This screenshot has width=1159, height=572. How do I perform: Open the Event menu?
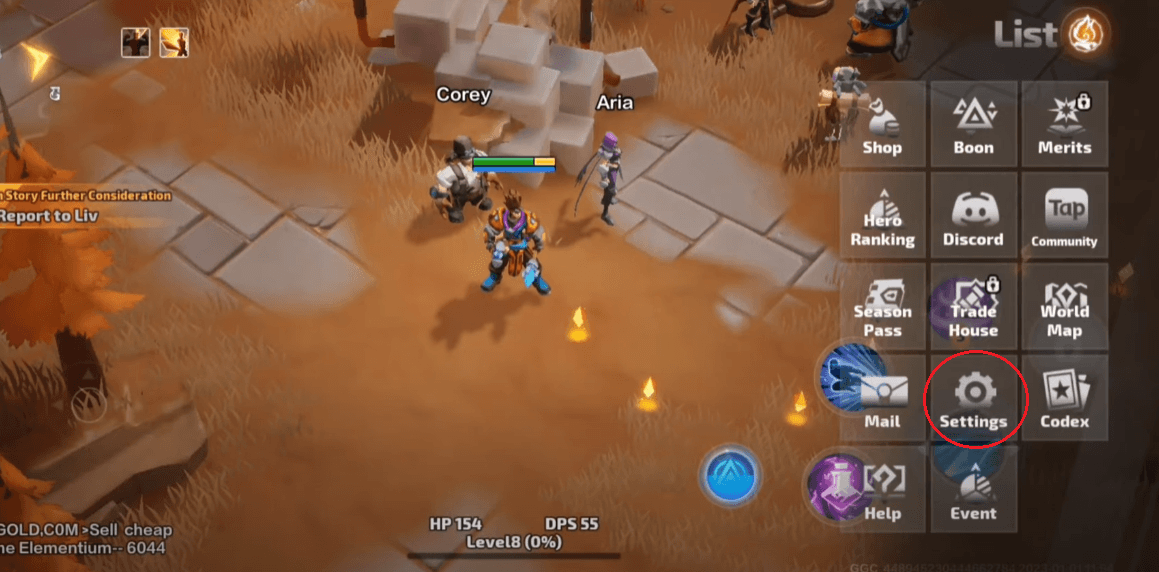[973, 491]
